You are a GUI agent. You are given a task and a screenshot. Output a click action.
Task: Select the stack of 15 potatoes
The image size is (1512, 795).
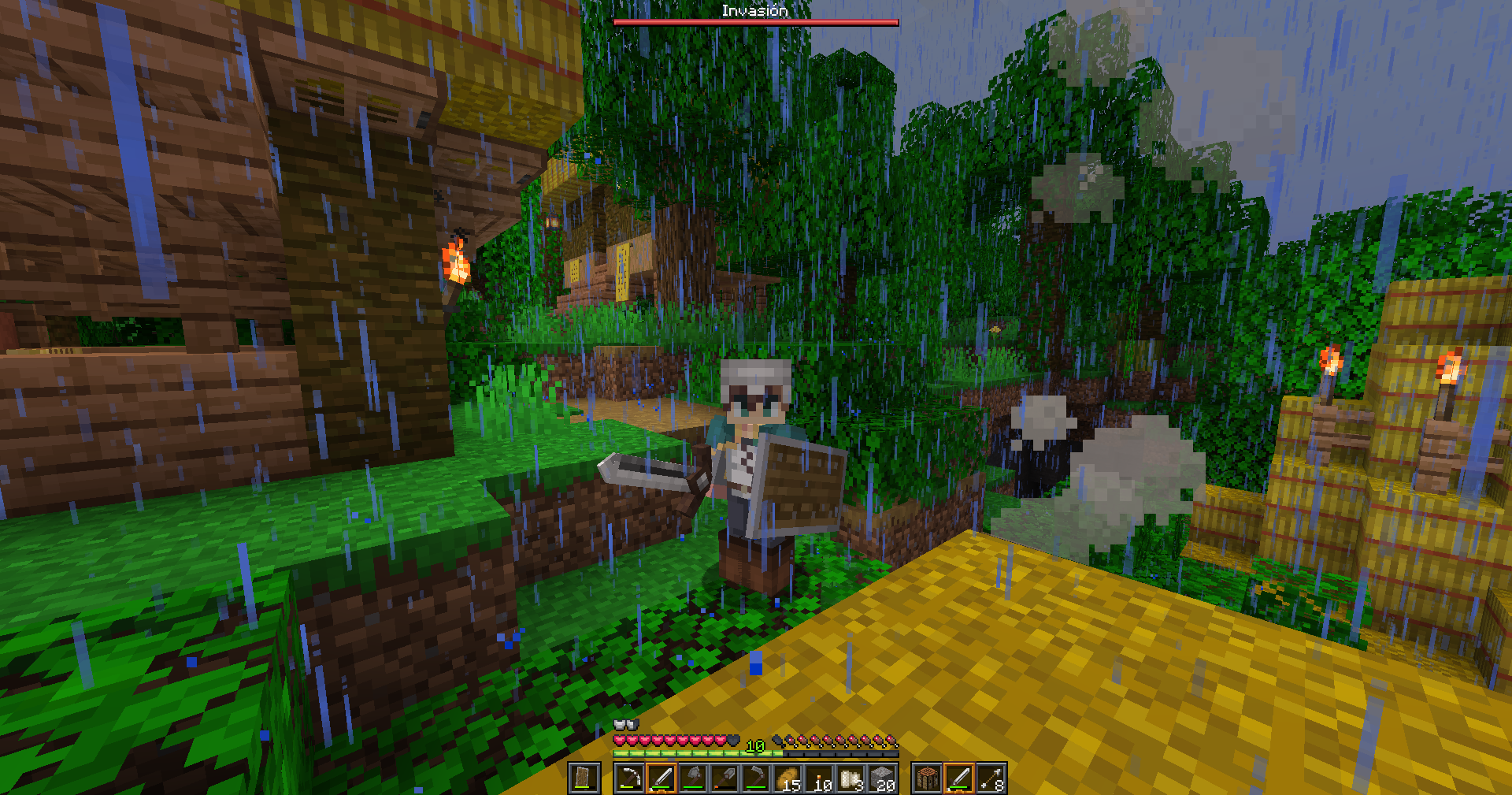[x=787, y=778]
